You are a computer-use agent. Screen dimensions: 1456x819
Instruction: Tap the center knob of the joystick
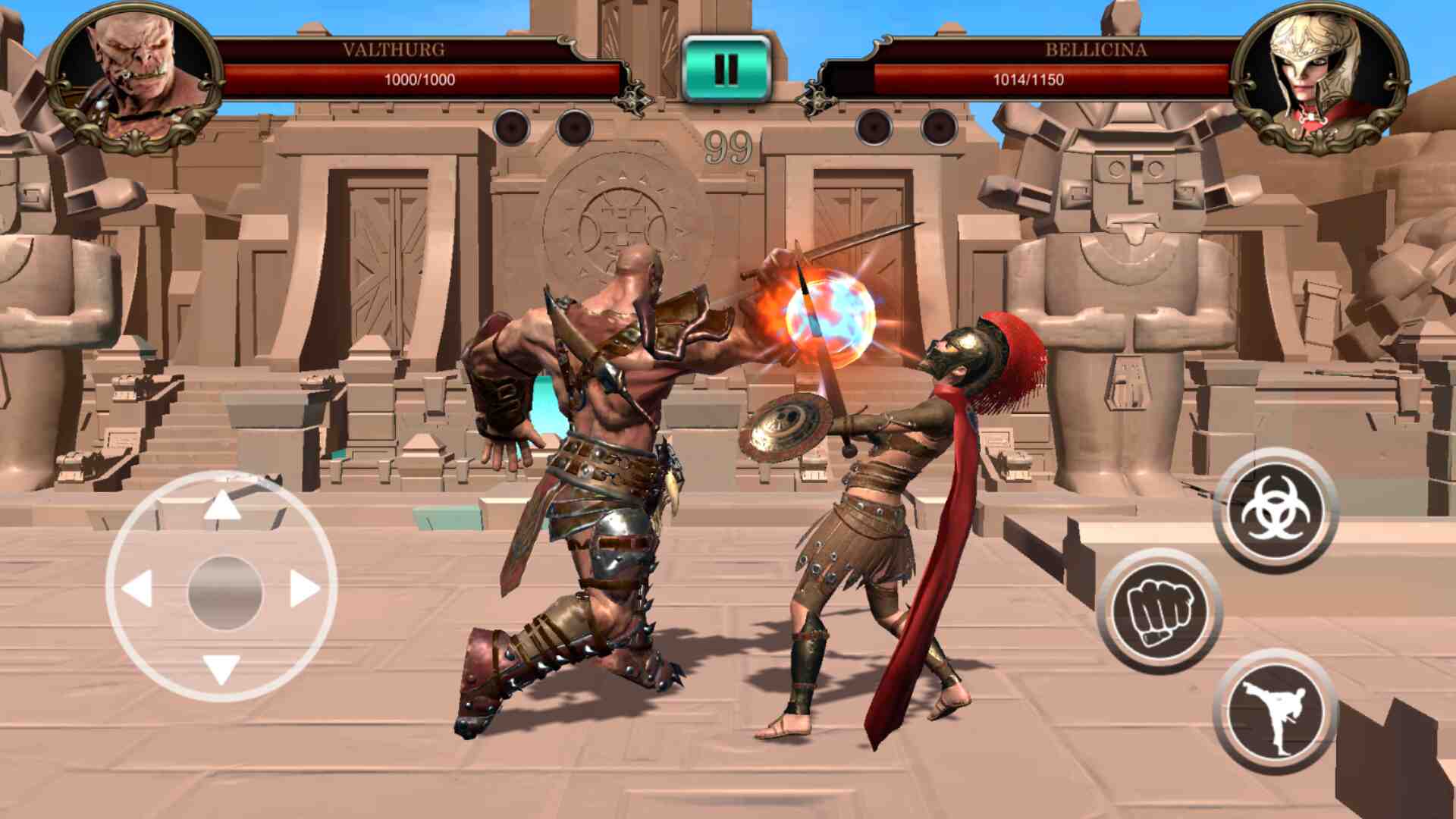pos(224,592)
